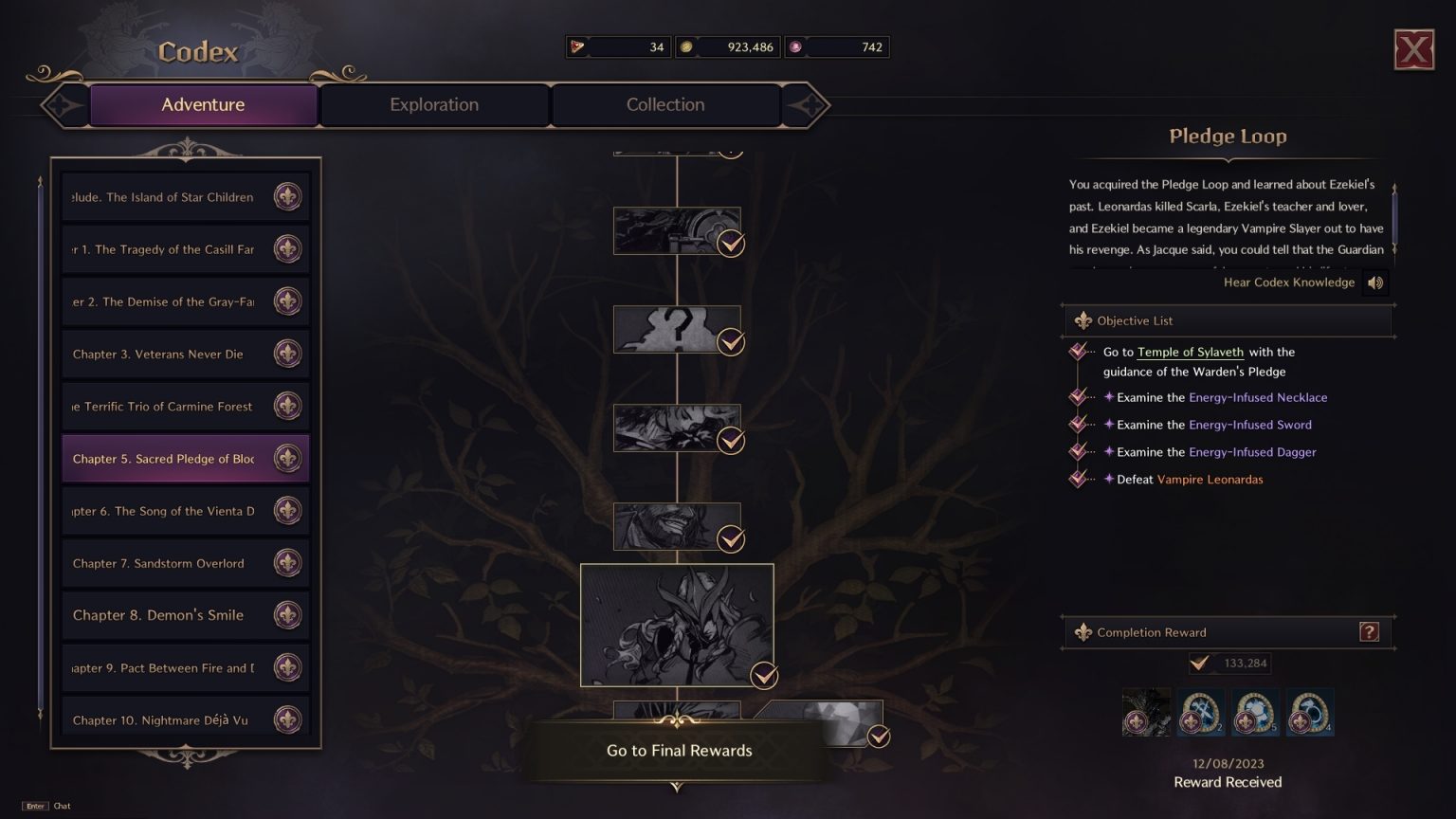This screenshot has height=819, width=1456.
Task: Click the chevron below Go to Final Rewards
Action: coord(677,788)
